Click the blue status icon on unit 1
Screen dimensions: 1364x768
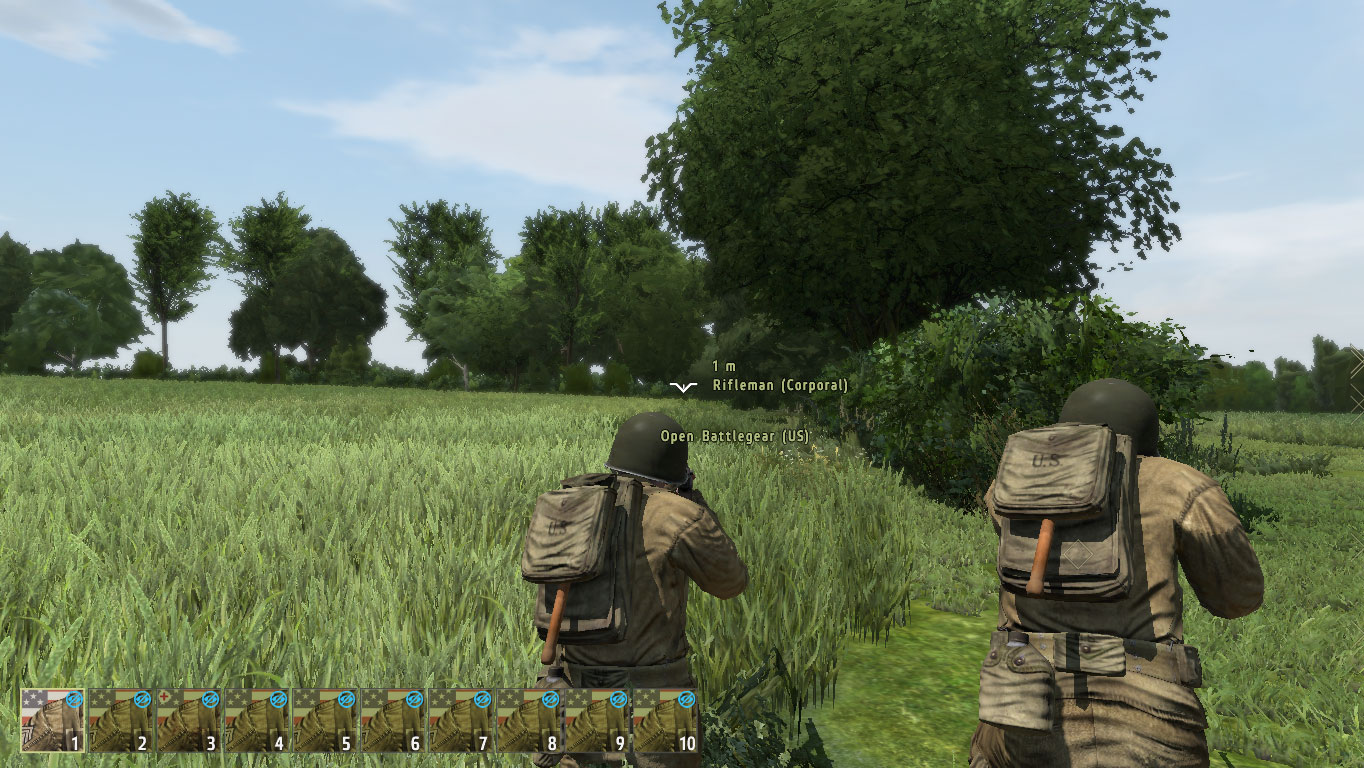click(x=74, y=699)
